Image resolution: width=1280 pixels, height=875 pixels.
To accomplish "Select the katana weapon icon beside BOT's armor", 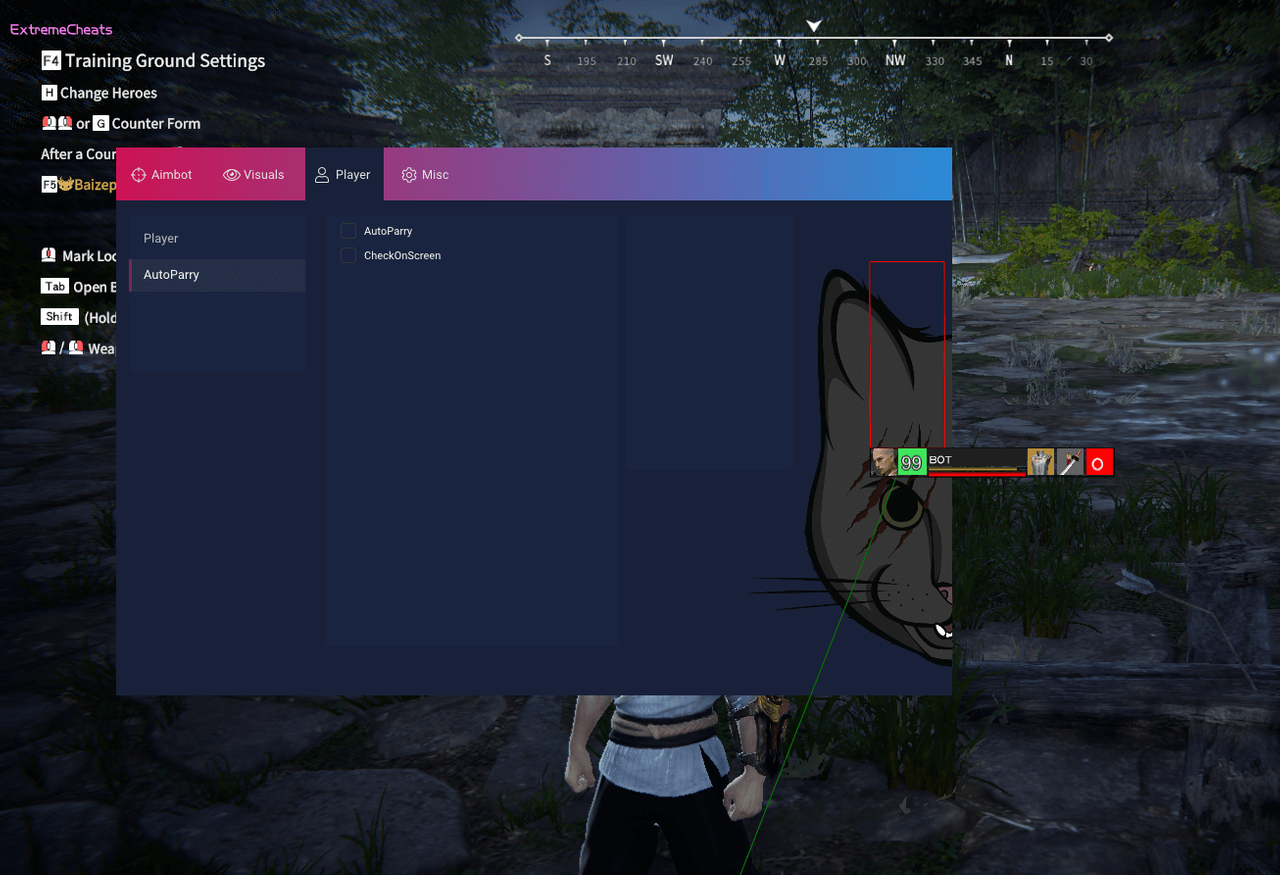I will (x=1069, y=462).
